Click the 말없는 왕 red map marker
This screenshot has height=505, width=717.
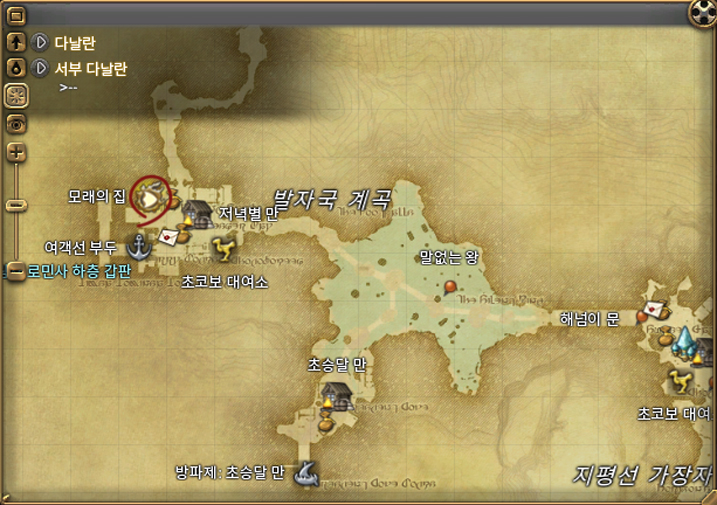[449, 287]
